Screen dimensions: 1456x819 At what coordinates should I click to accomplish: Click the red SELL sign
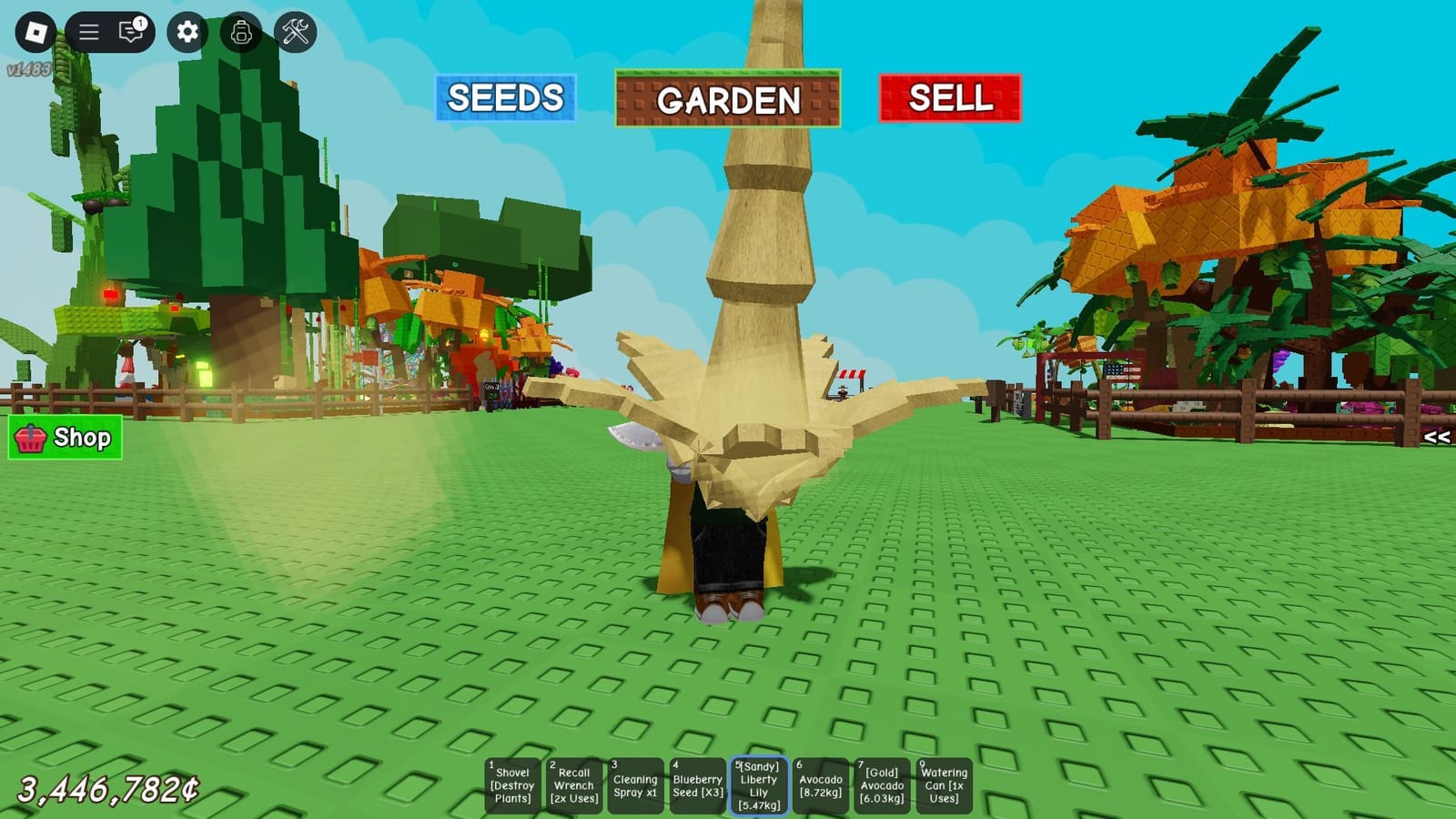(950, 97)
